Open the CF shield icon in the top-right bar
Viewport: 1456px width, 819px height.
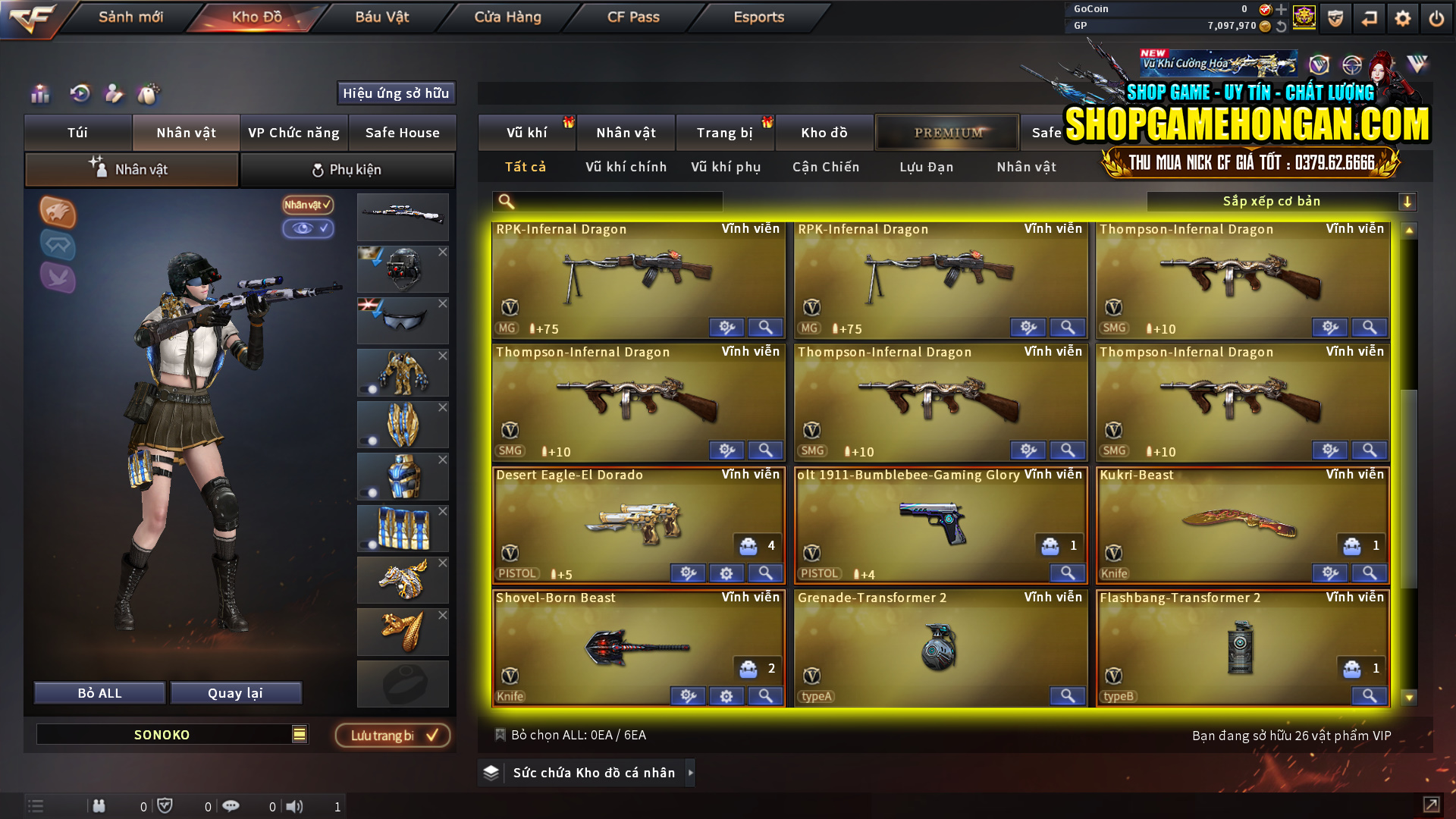click(1335, 18)
